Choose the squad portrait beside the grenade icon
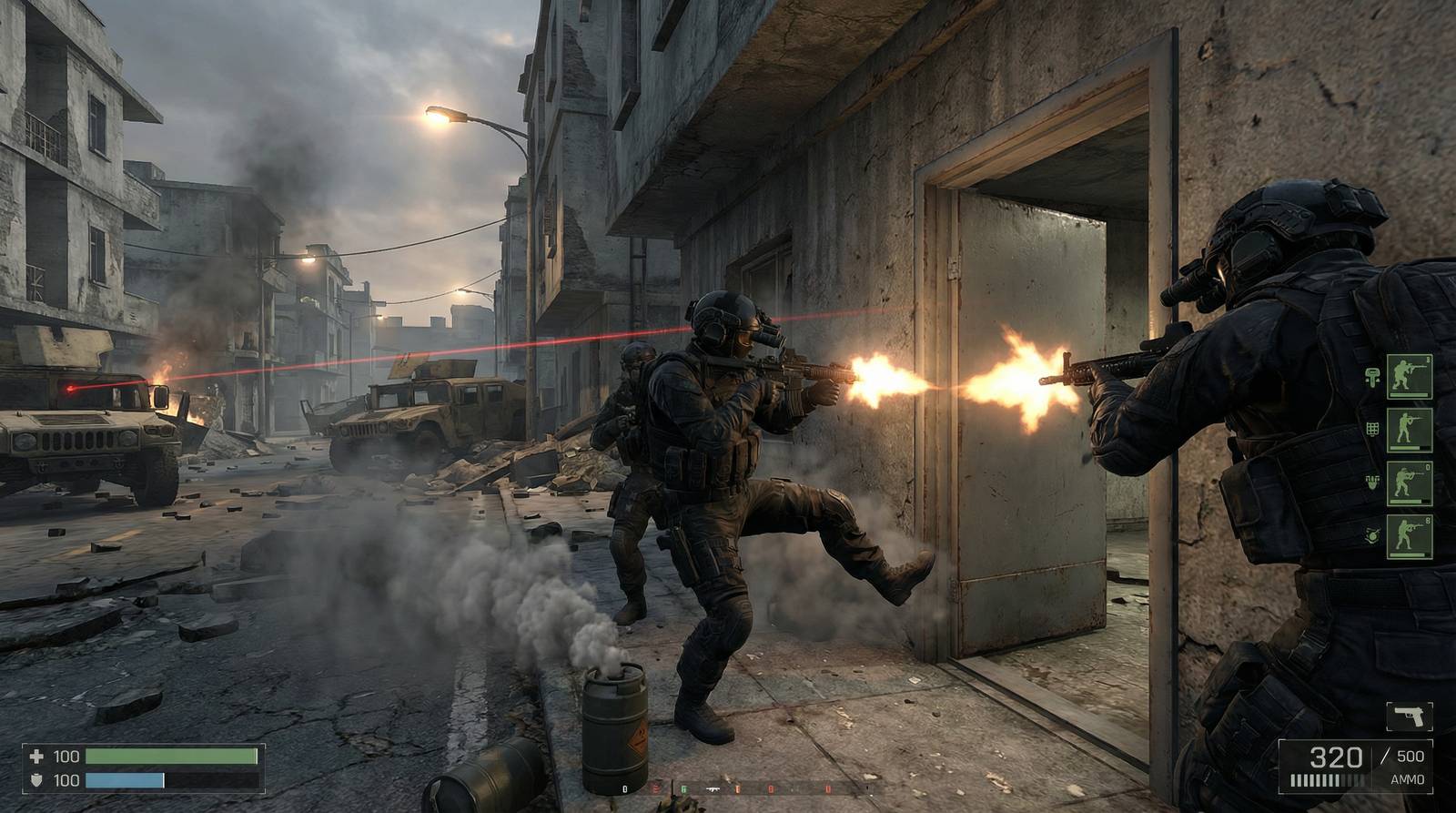 1410,536
